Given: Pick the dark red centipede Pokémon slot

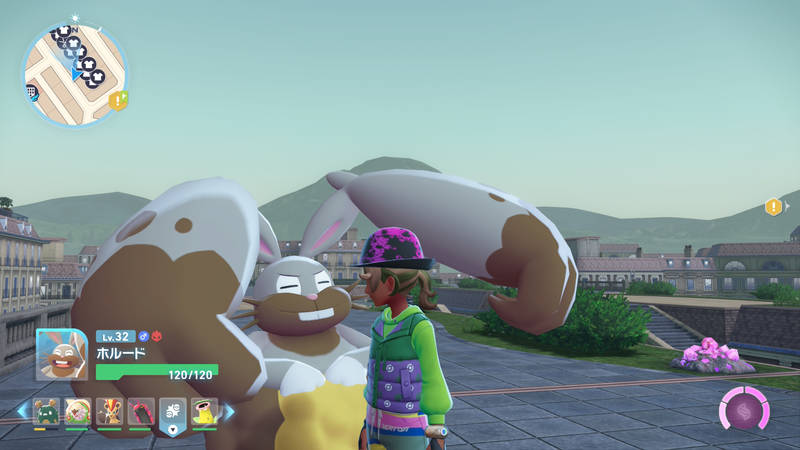Looking at the screenshot, I should [141, 411].
